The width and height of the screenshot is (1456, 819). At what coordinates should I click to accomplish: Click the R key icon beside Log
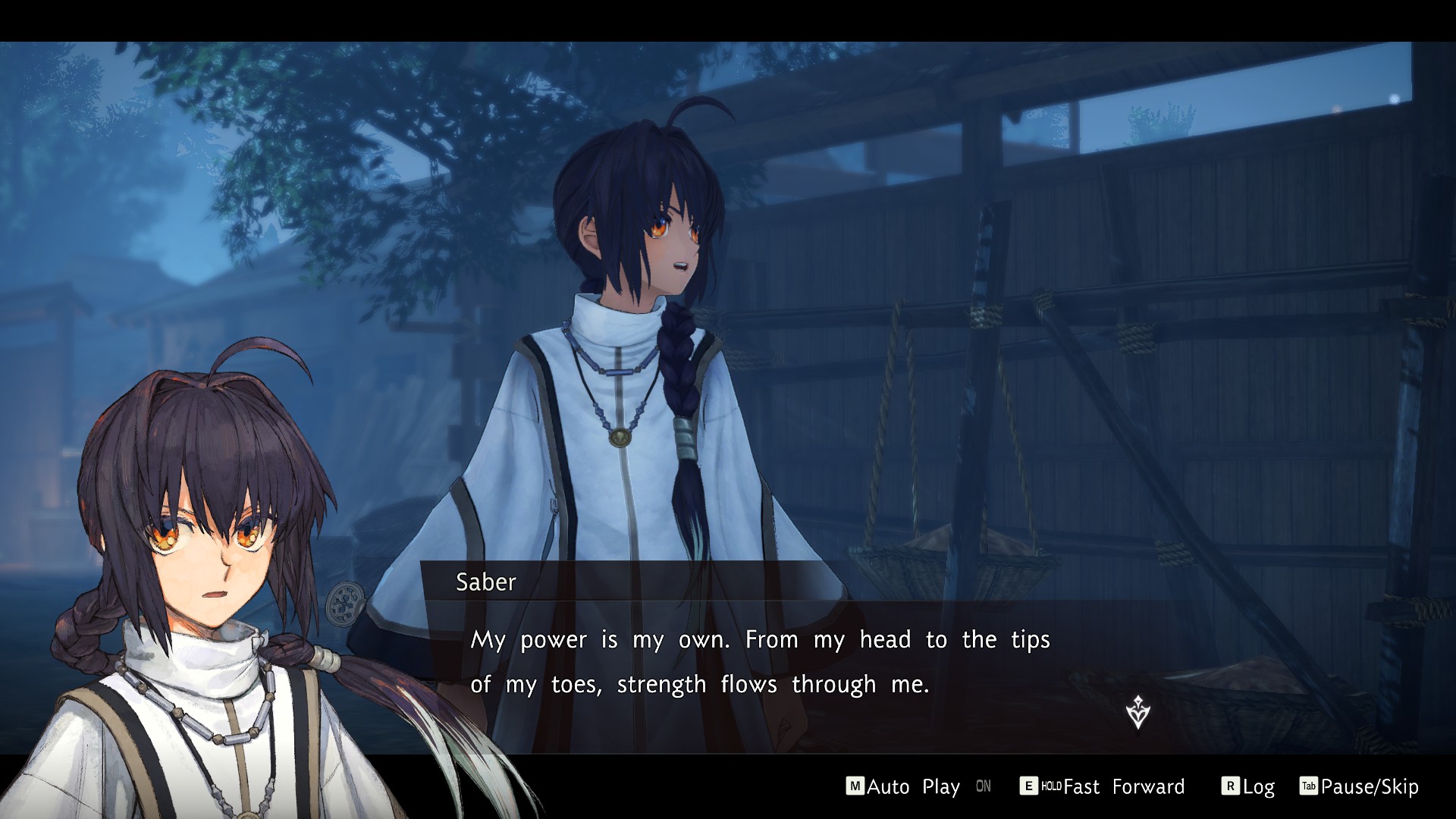click(x=1230, y=786)
